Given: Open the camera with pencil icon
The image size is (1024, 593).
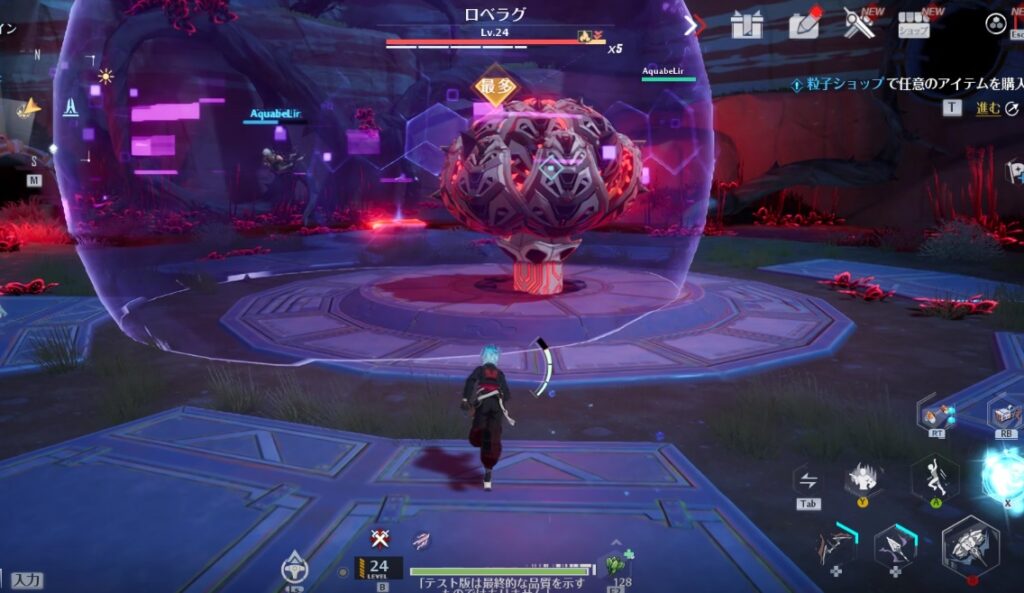Looking at the screenshot, I should point(803,24).
